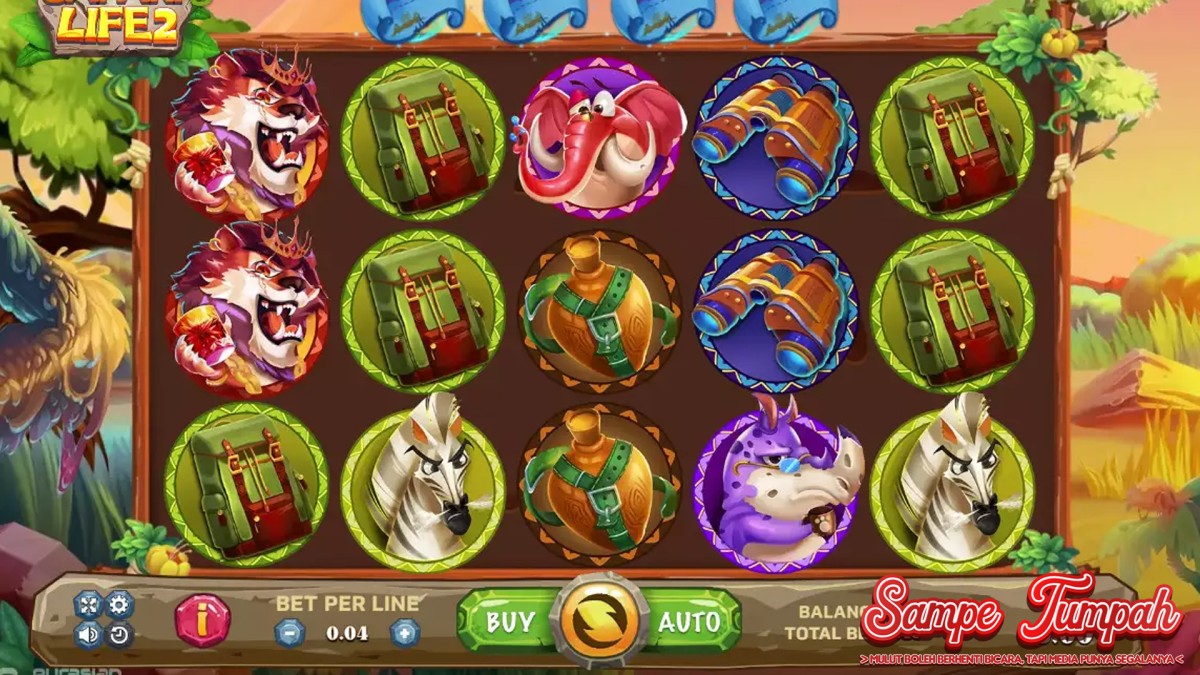Toggle fullscreen with the arrows icon
The height and width of the screenshot is (675, 1200).
click(x=88, y=604)
